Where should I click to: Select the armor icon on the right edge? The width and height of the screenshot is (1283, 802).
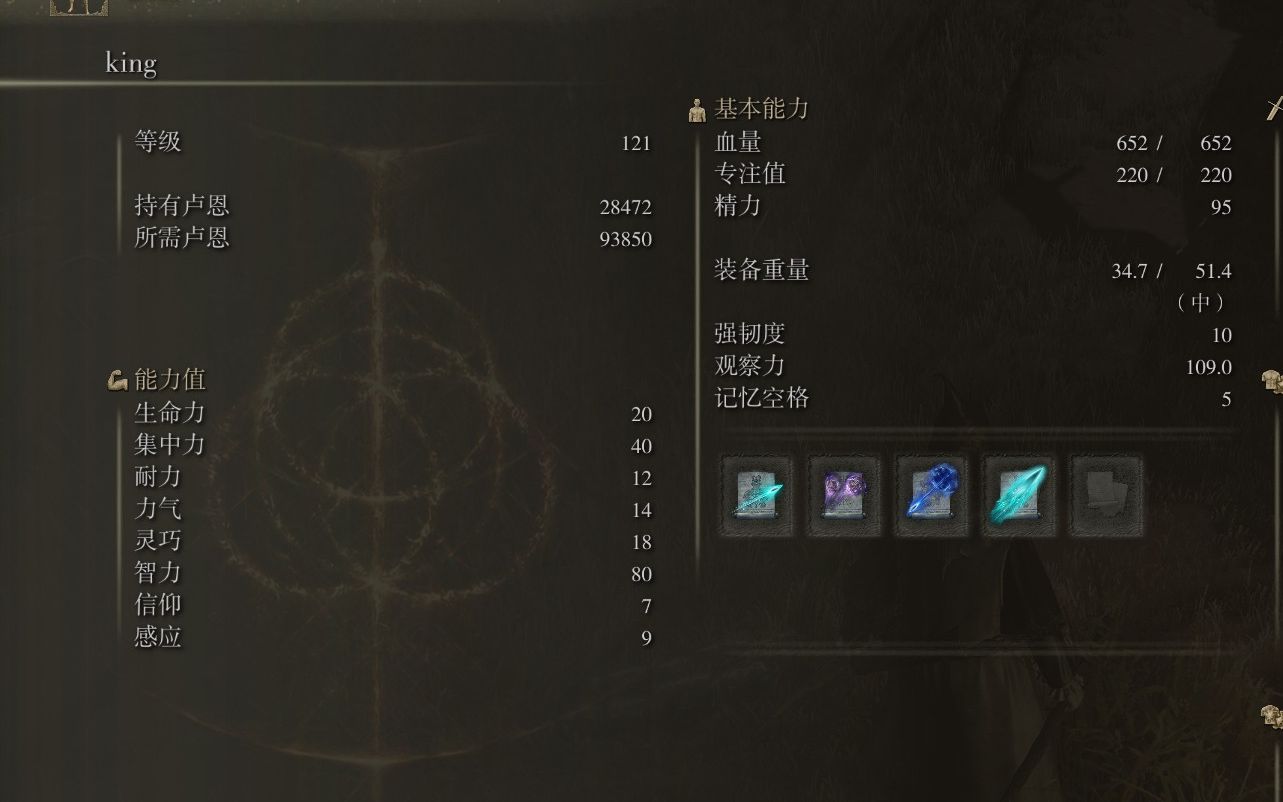point(1272,381)
